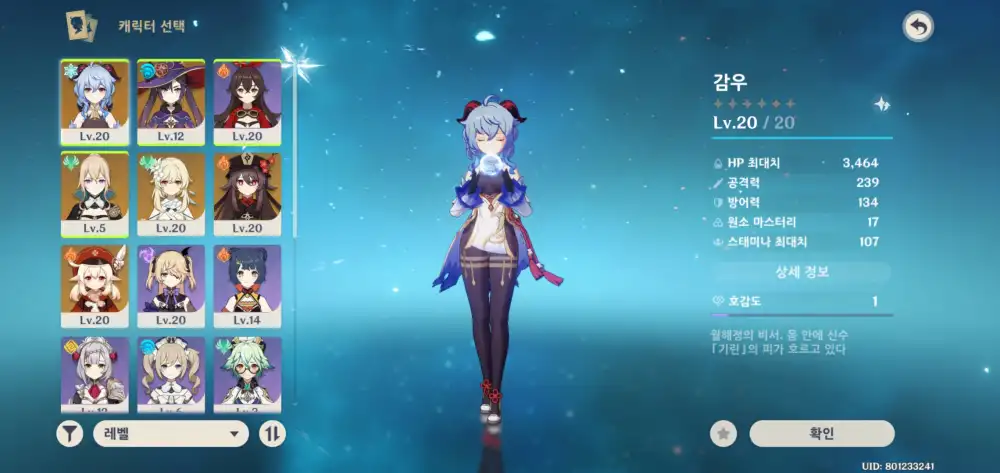Open the character filter funnel button
The image size is (1000, 473).
[x=70, y=433]
